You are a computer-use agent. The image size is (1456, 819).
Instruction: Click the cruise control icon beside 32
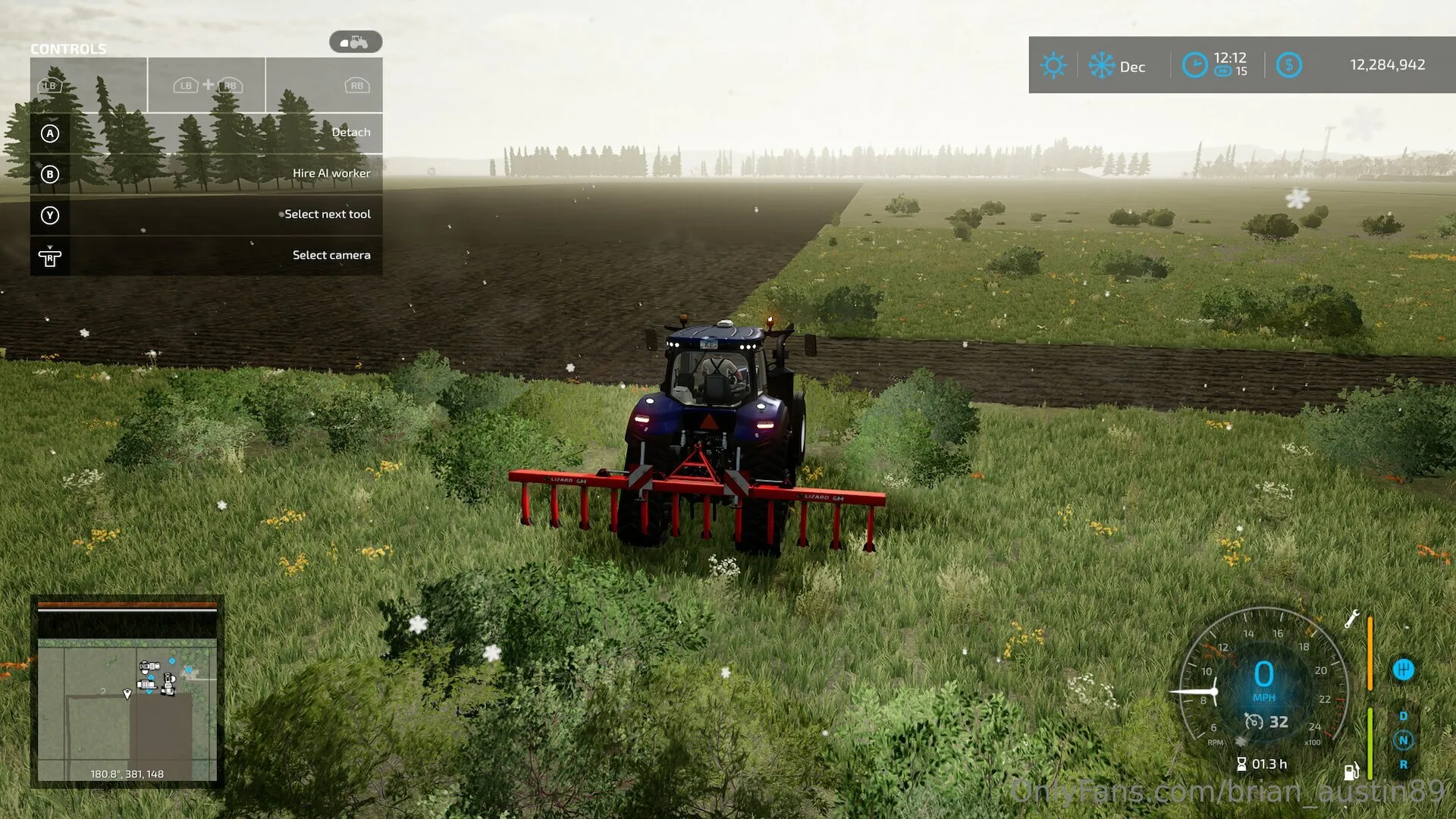point(1254,721)
